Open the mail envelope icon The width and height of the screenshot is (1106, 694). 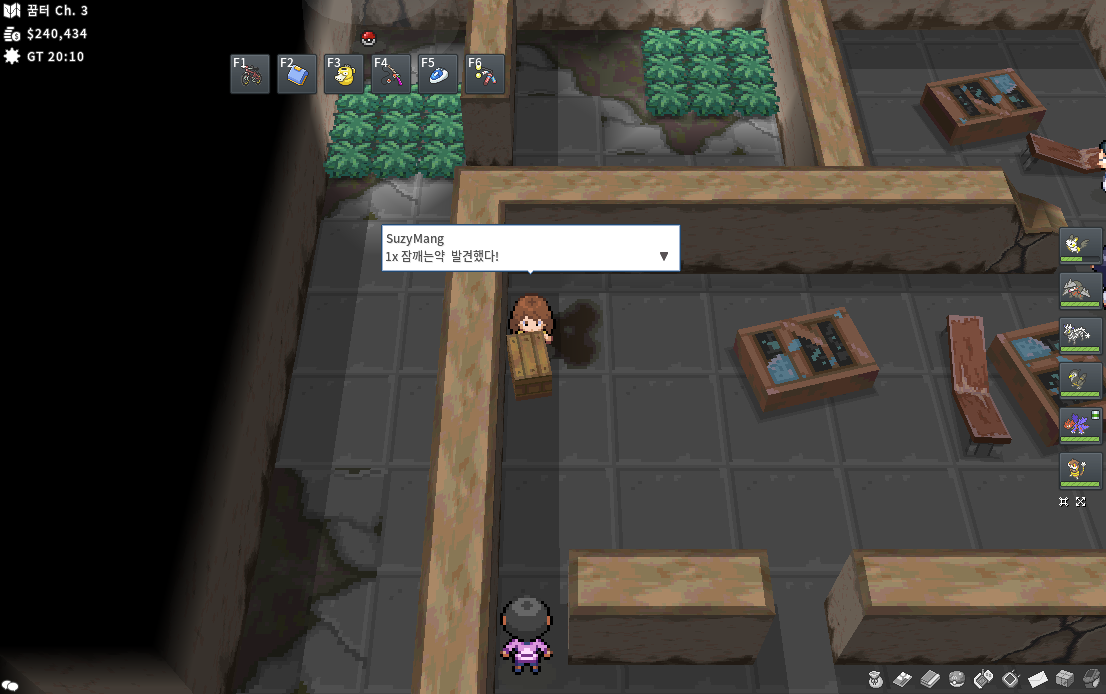point(1038,679)
